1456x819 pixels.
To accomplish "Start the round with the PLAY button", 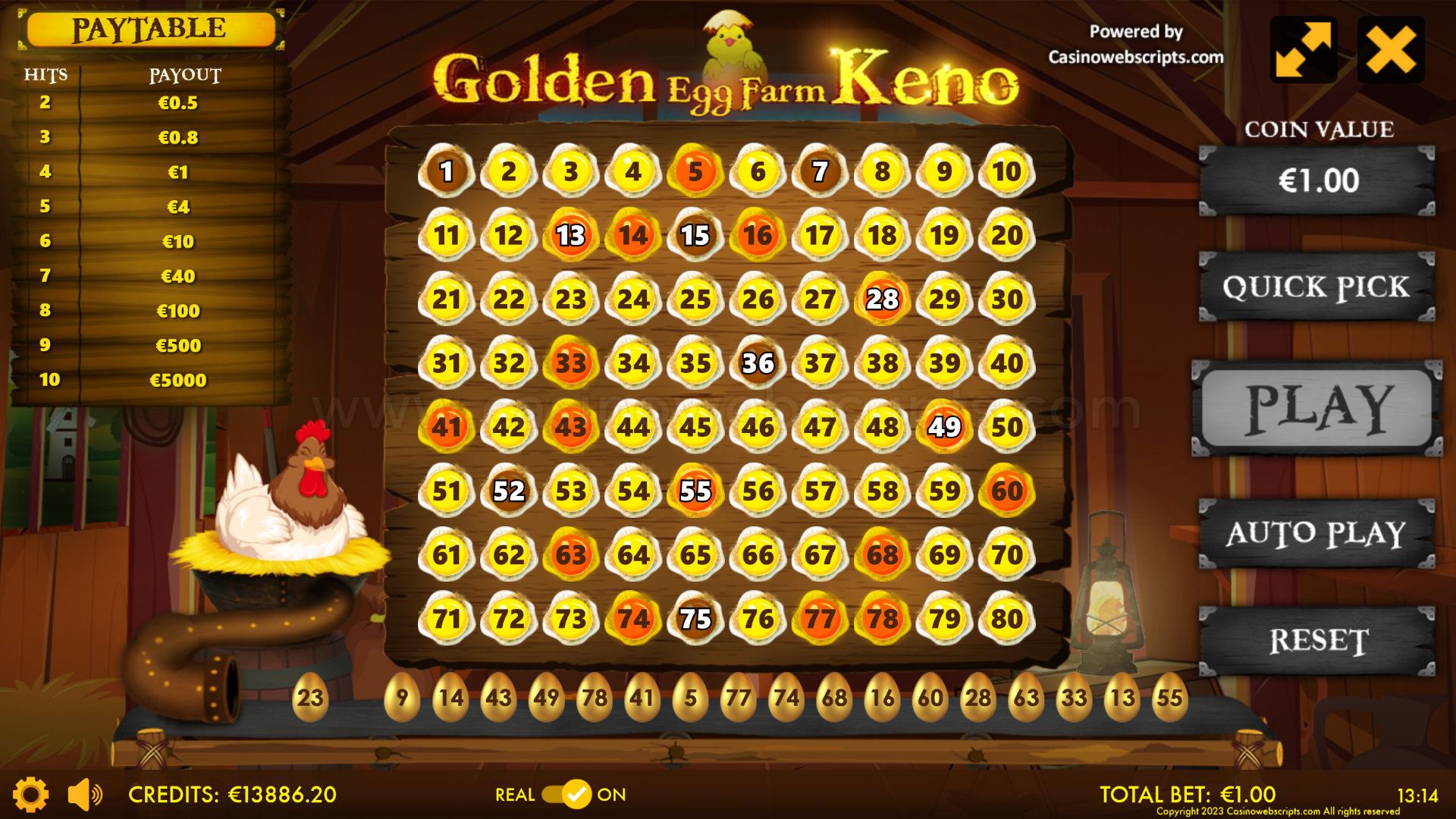I will pos(1316,409).
